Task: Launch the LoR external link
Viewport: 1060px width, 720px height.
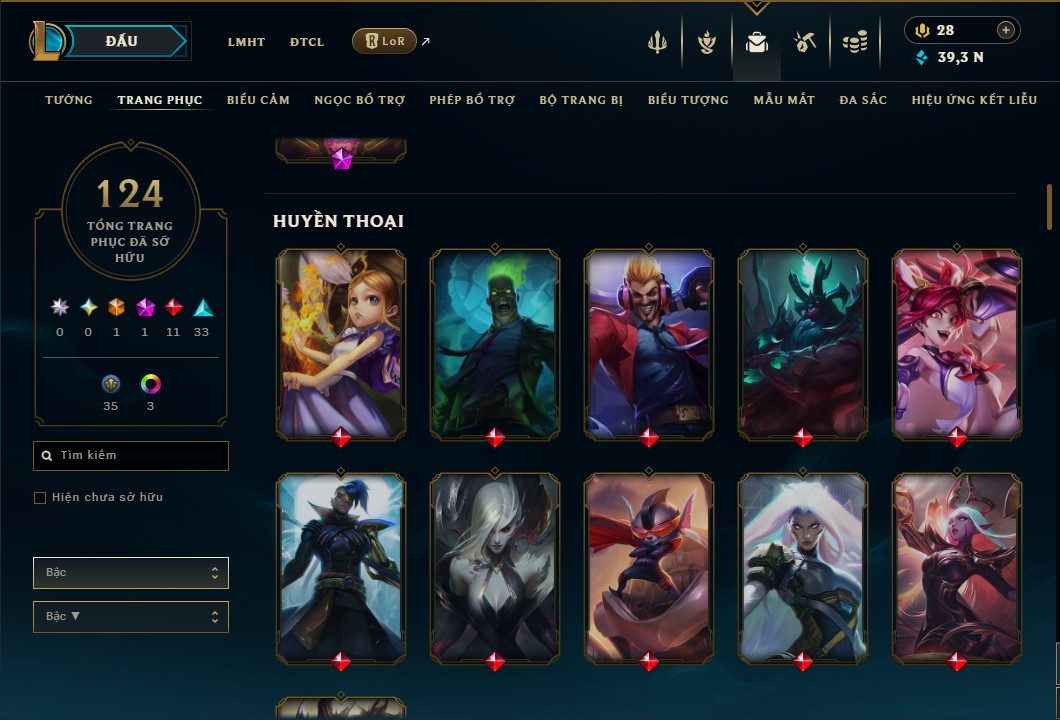Action: click(385, 41)
